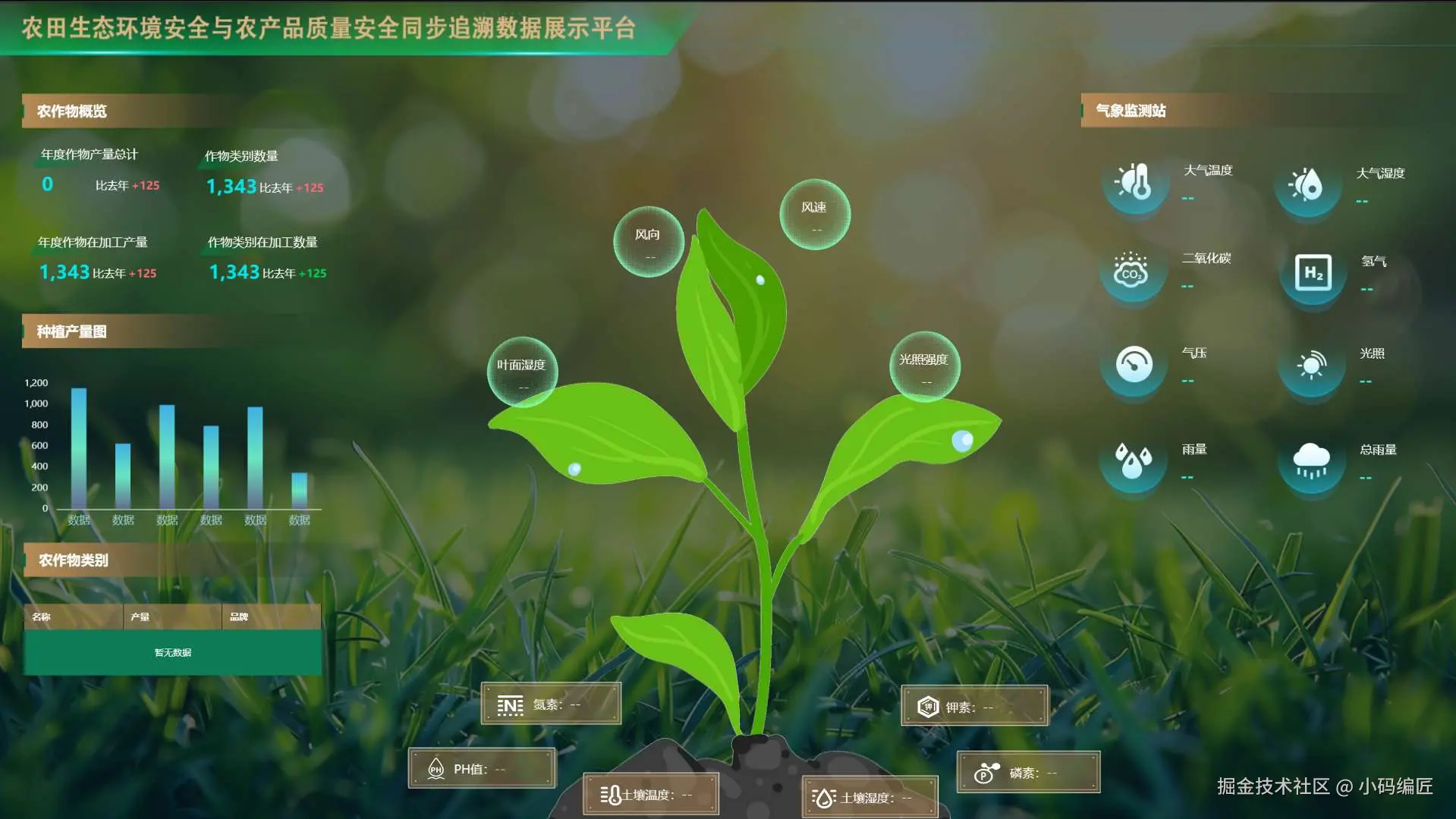1456x819 pixels.
Task: Choose the 氢气 H2 icon
Action: 1313,272
